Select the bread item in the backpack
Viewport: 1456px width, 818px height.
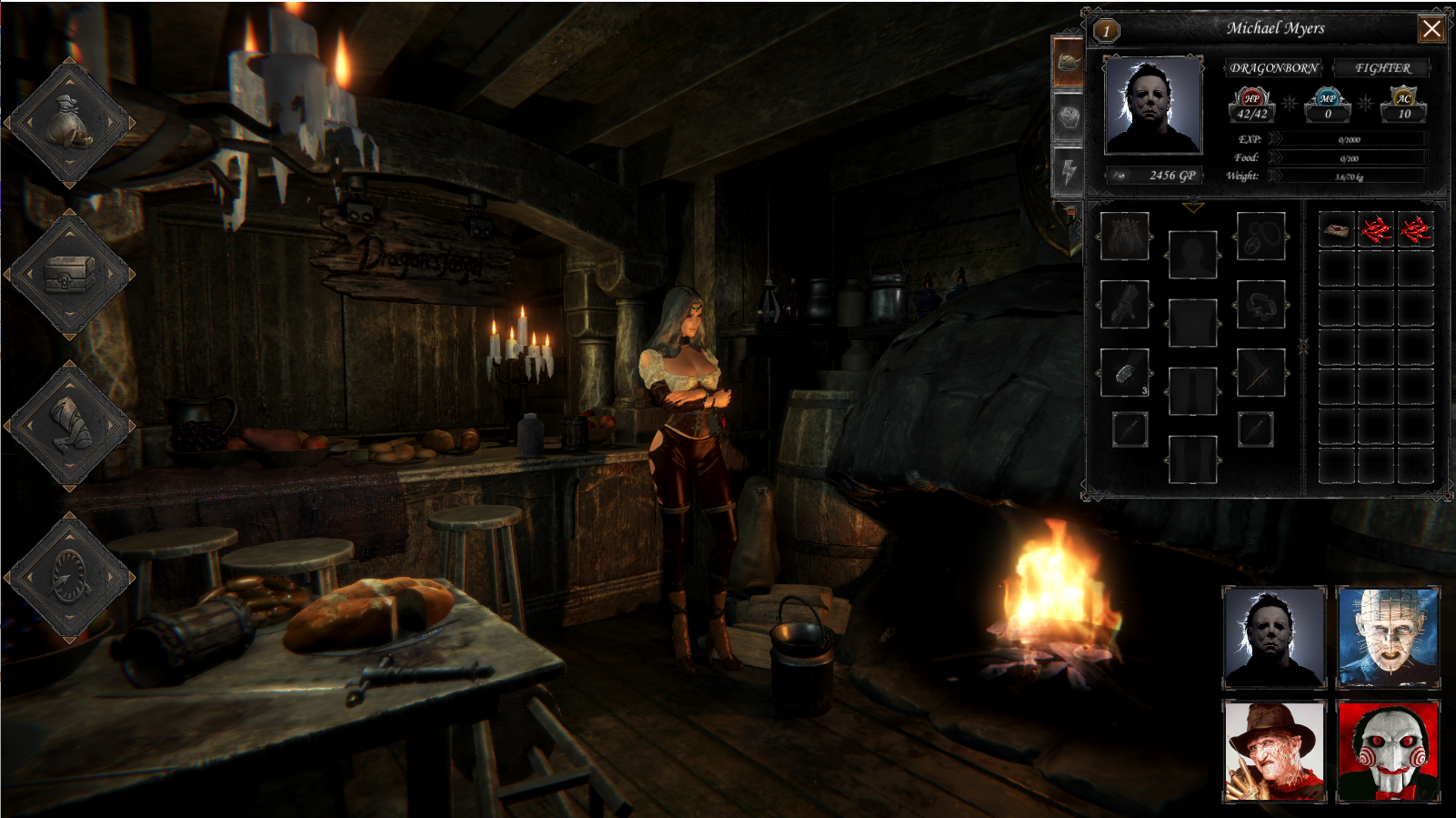[1337, 230]
